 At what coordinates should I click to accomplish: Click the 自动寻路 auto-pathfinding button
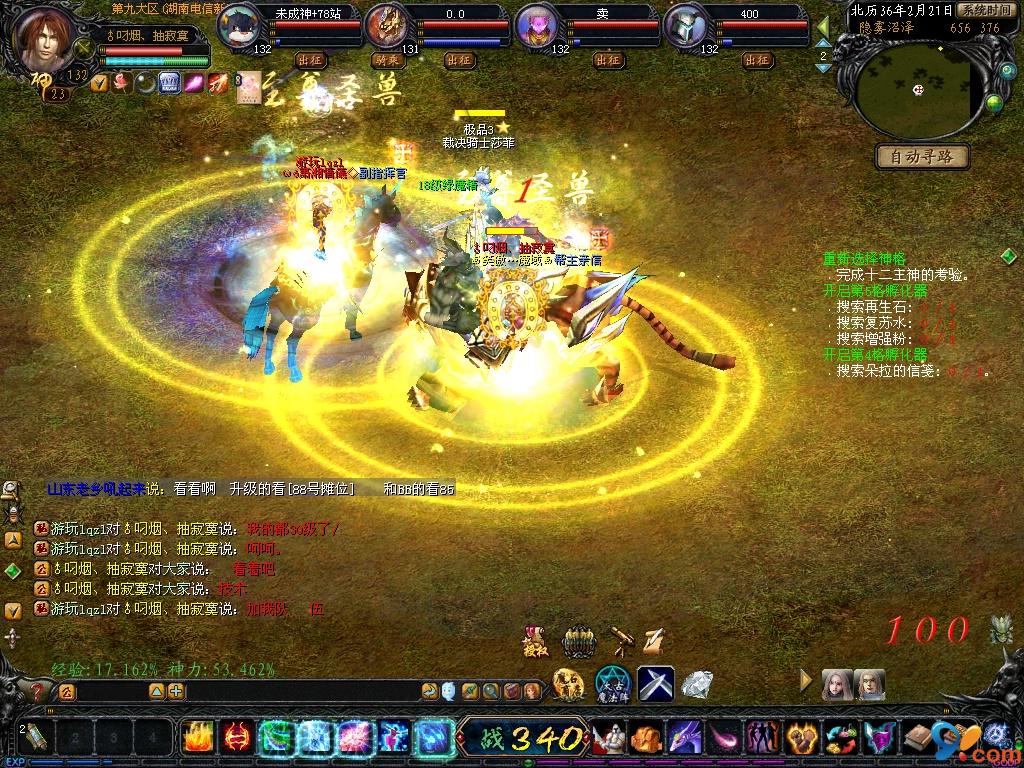(x=922, y=156)
